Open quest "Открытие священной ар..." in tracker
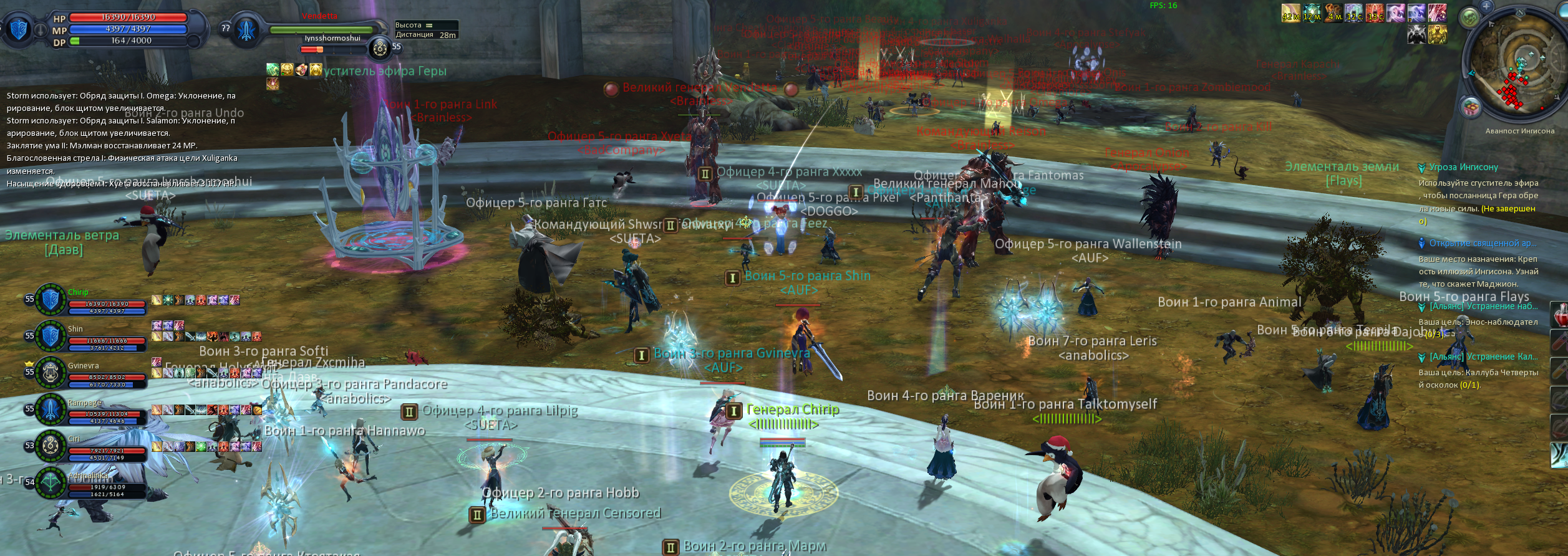This screenshot has width=1568, height=556. tap(1482, 243)
